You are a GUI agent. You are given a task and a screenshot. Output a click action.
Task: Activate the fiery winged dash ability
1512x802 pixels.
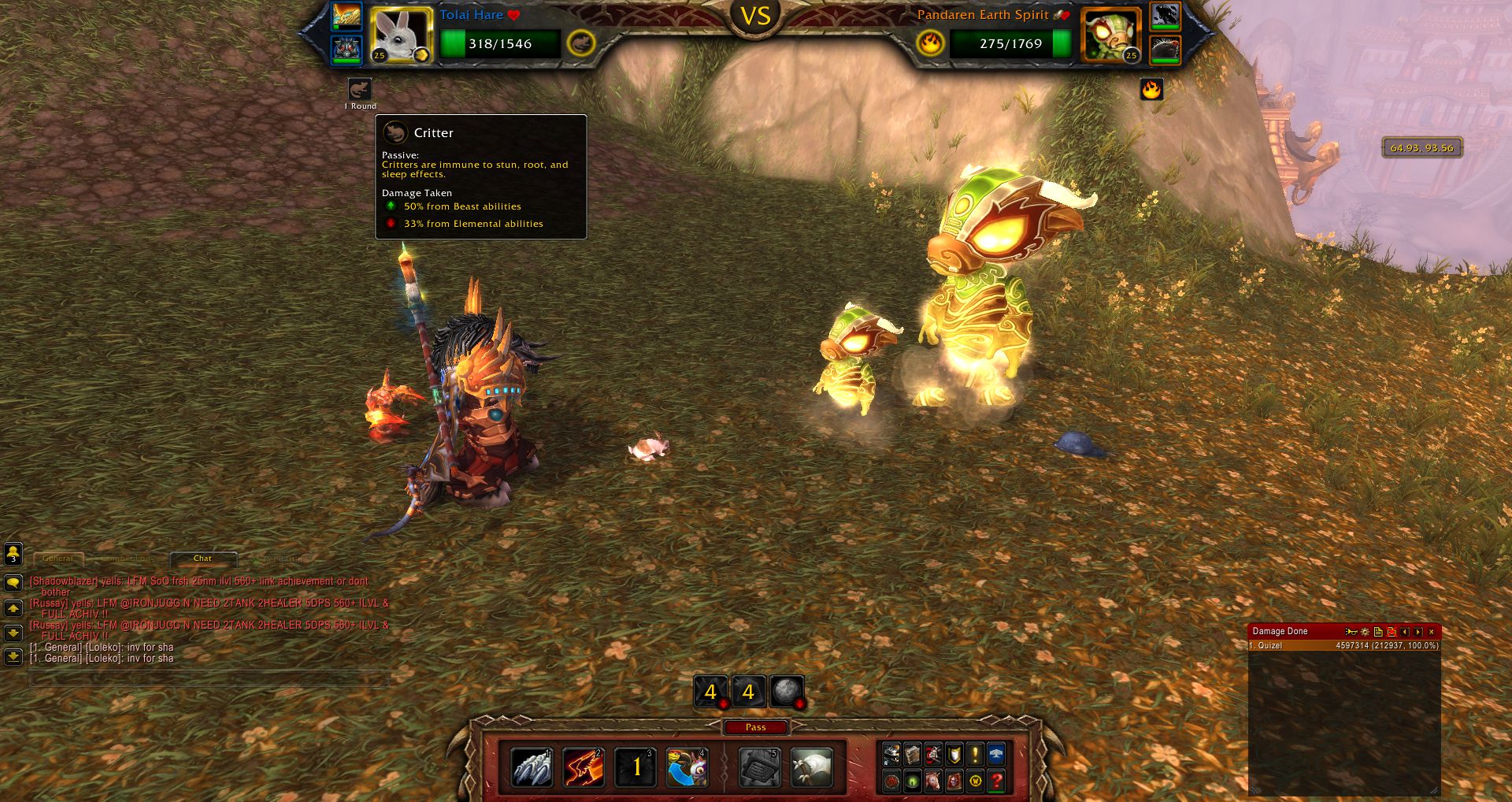point(584,768)
